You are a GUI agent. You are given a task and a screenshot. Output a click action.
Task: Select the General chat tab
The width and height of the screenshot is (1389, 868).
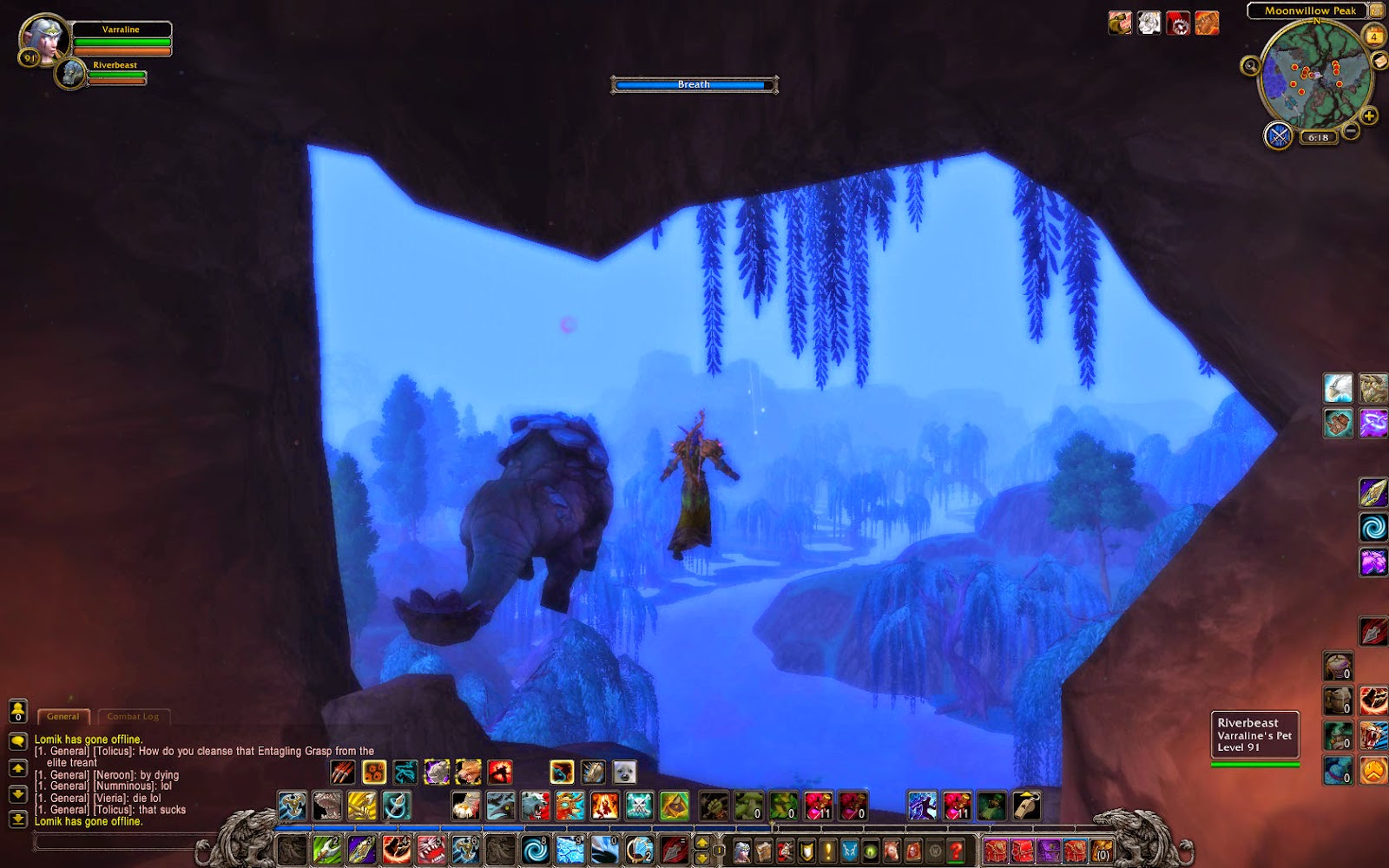[x=63, y=716]
